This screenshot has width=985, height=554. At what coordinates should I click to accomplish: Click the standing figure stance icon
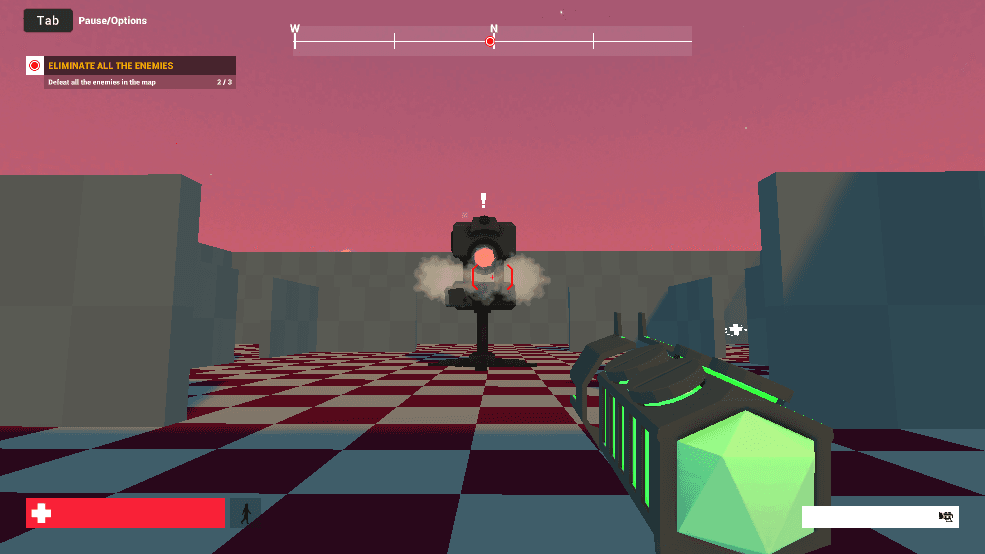coord(245,513)
